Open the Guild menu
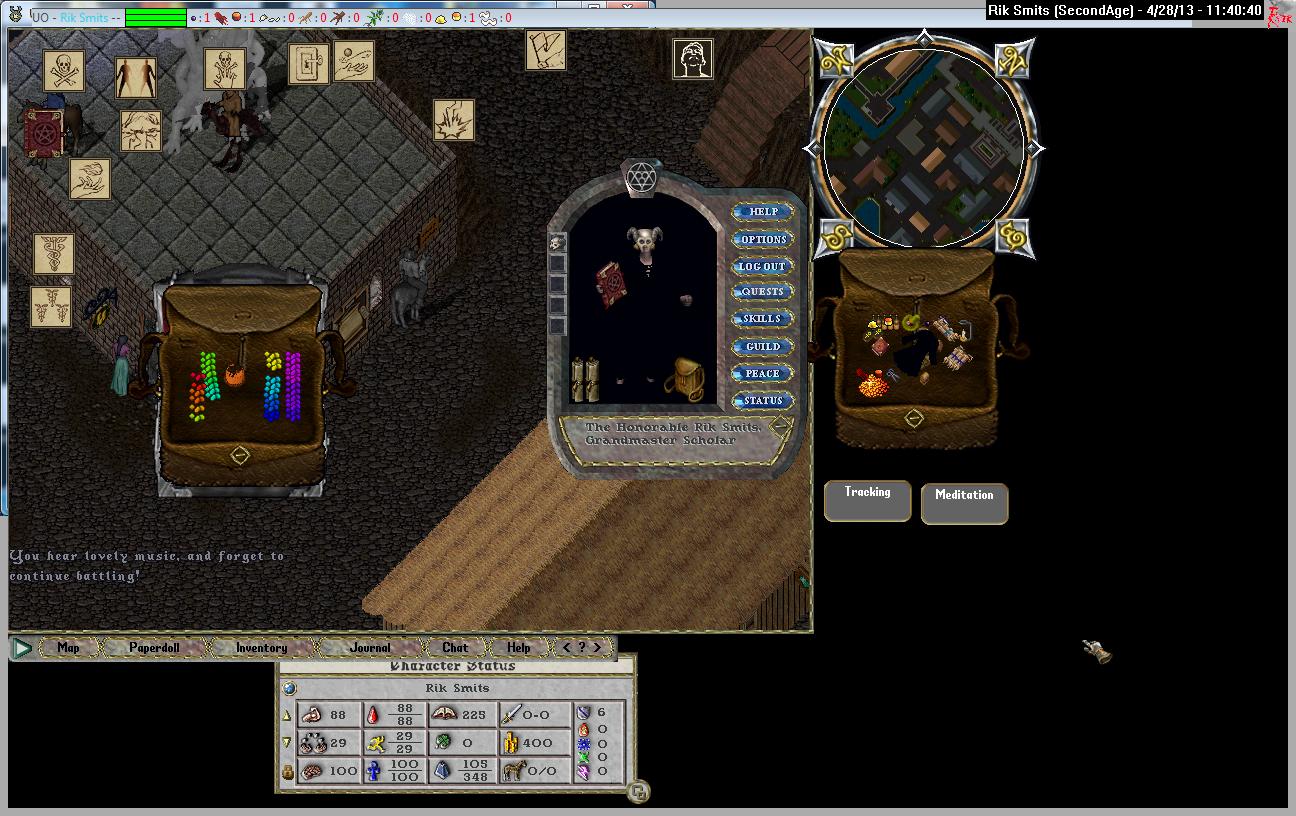1296x816 pixels. pyautogui.click(x=763, y=346)
